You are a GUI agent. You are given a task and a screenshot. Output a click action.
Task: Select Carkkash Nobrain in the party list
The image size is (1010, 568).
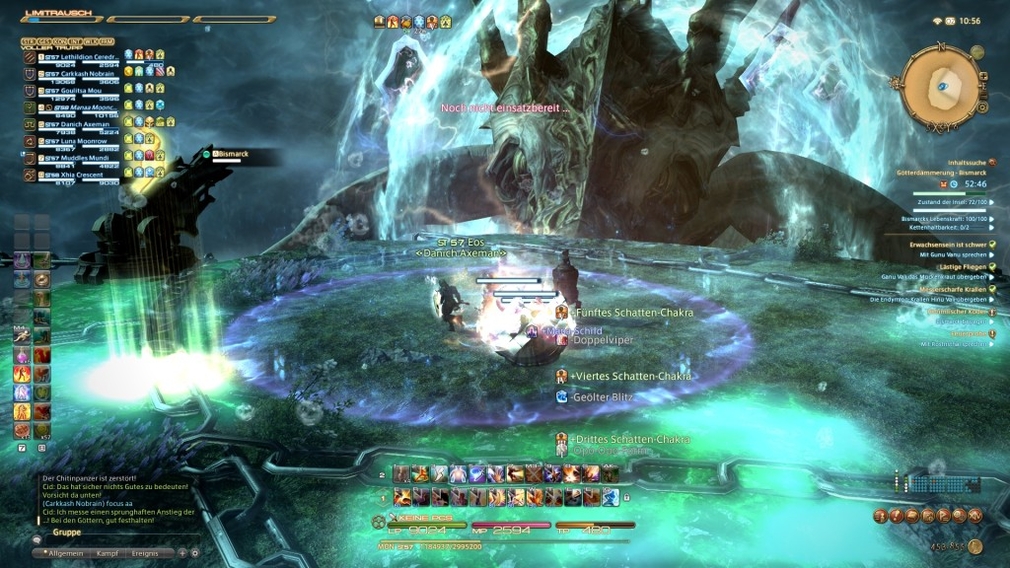point(80,74)
